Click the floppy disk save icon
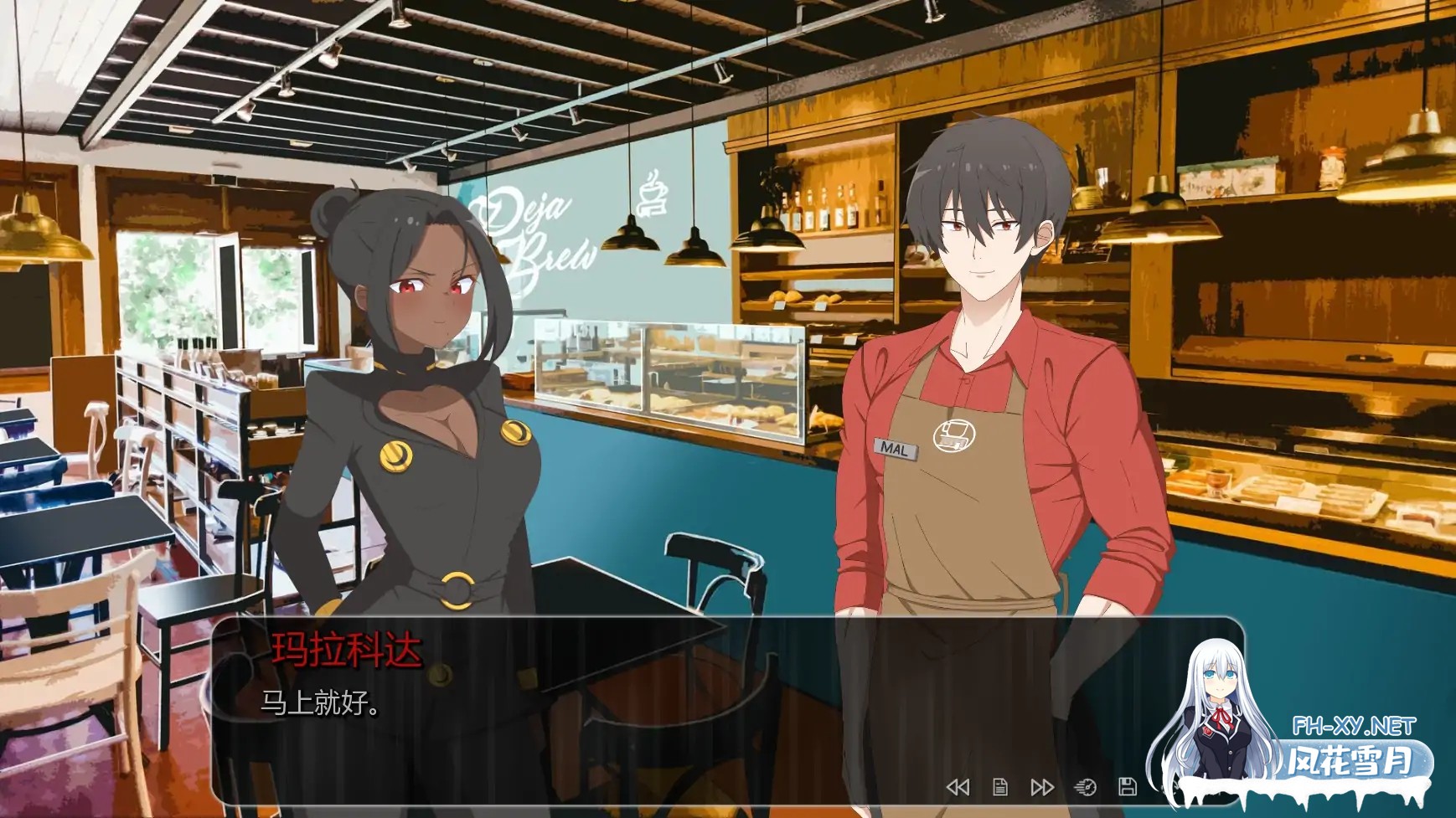Screen dimensions: 1456x818 (1128, 787)
